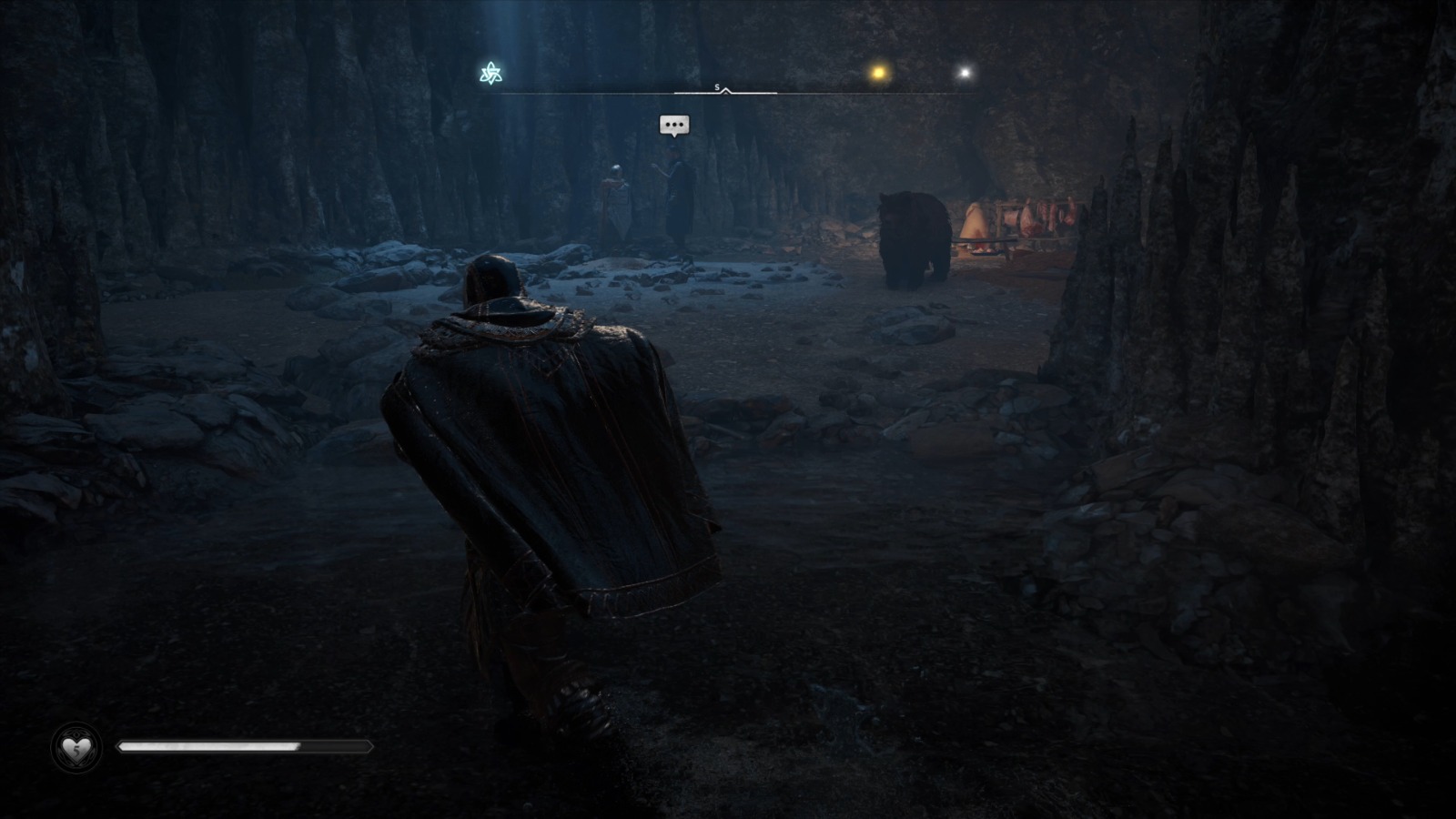Select the heart-shaped rations icon showing 5
Screen dimensions: 1456x819
point(76,748)
